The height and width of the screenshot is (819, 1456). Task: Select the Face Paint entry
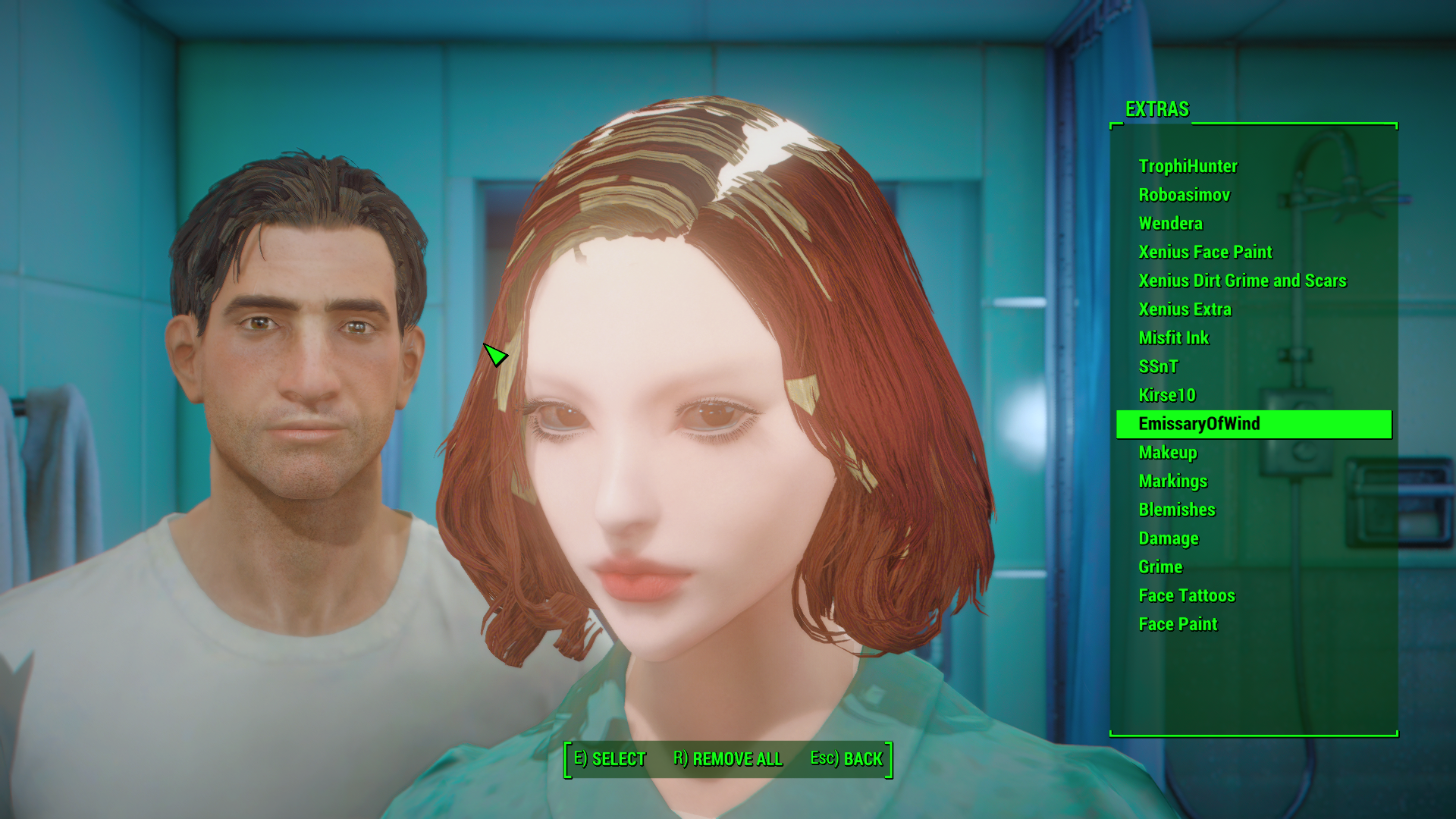(1177, 624)
